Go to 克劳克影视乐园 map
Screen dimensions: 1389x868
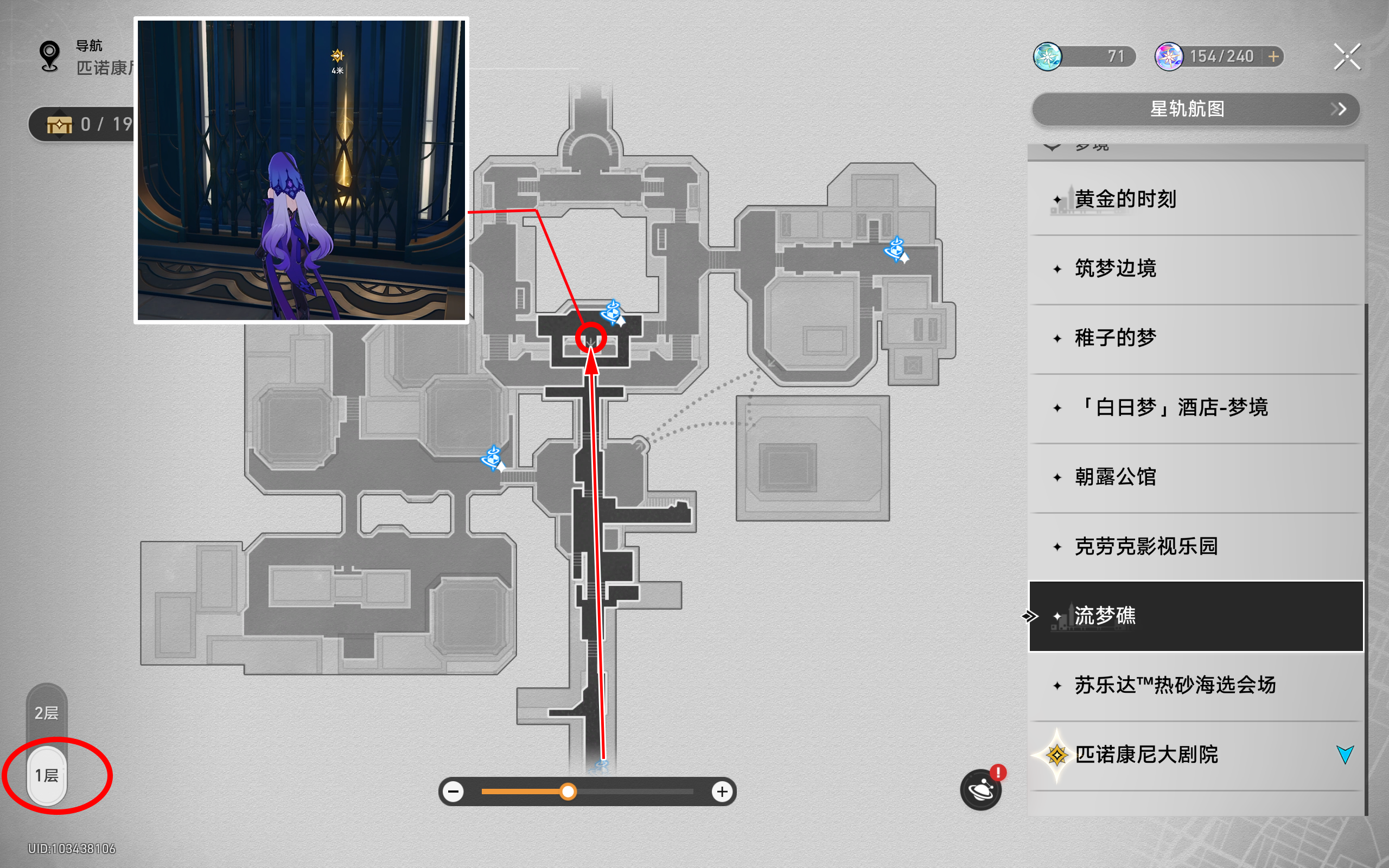pos(1195,546)
